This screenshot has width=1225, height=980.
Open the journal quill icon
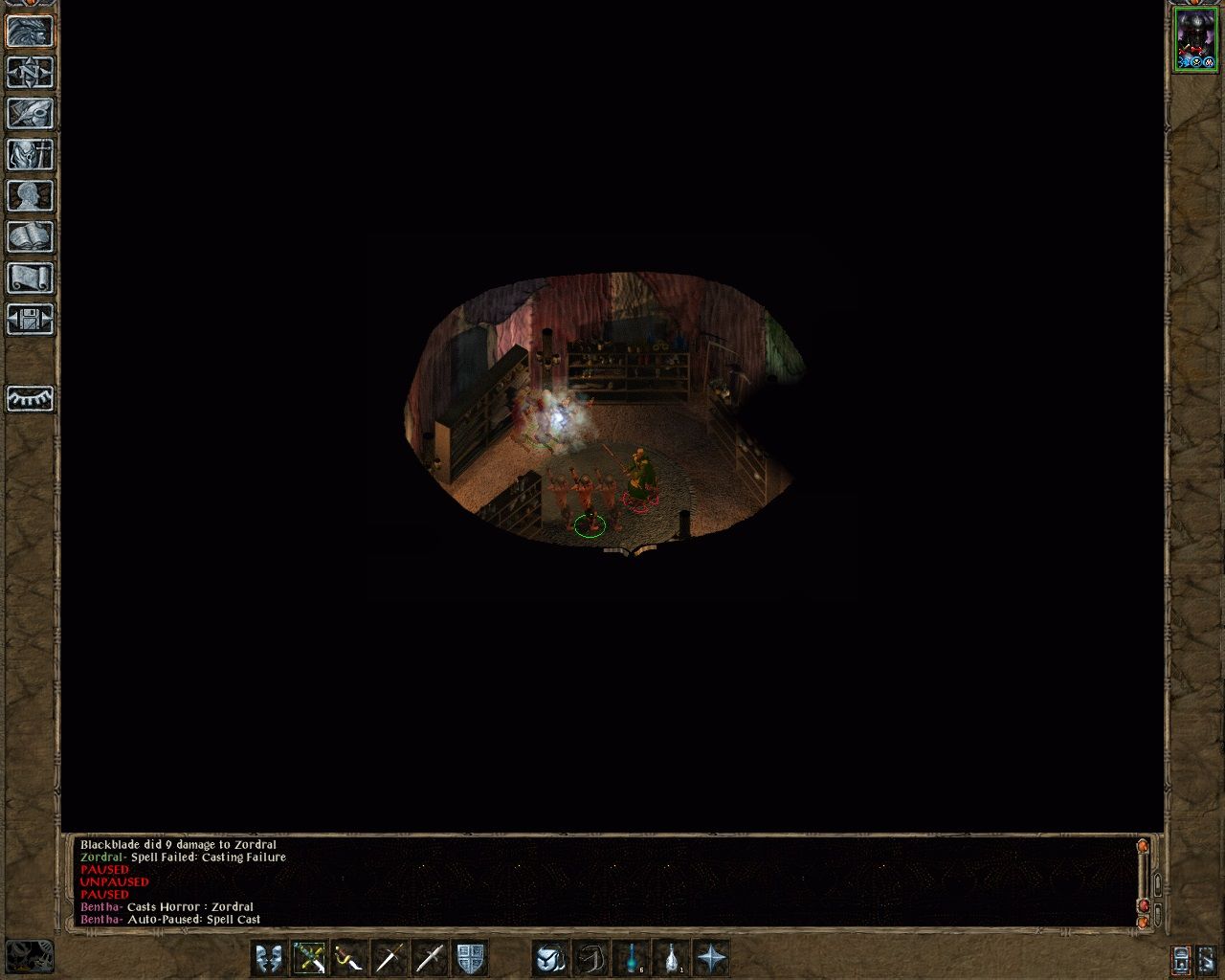[30, 114]
